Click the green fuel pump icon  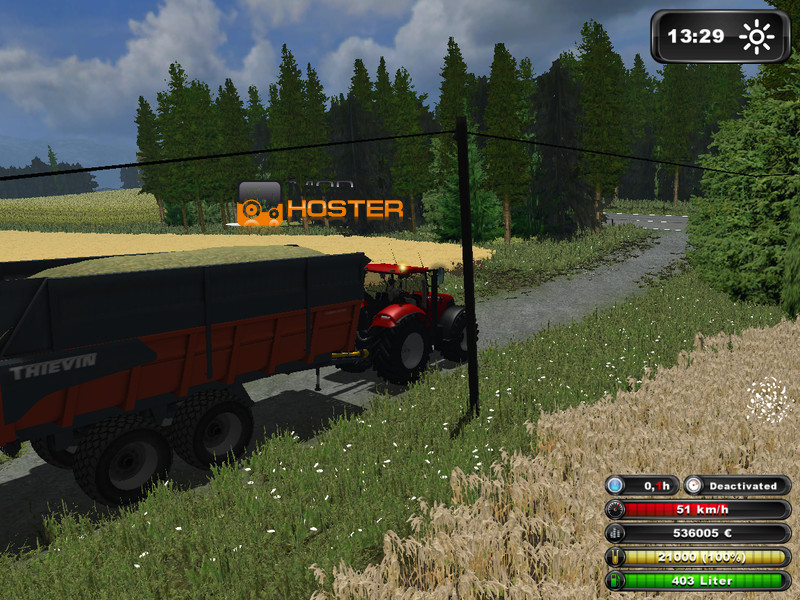(x=615, y=580)
